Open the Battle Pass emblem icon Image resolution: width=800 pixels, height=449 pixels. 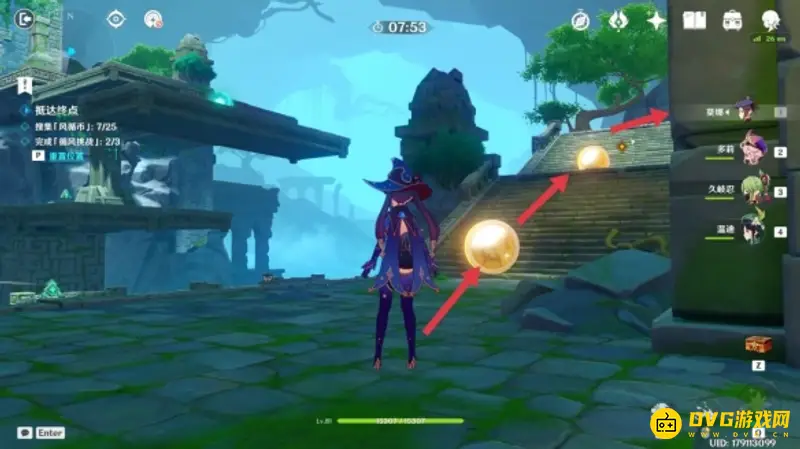pyautogui.click(x=618, y=20)
